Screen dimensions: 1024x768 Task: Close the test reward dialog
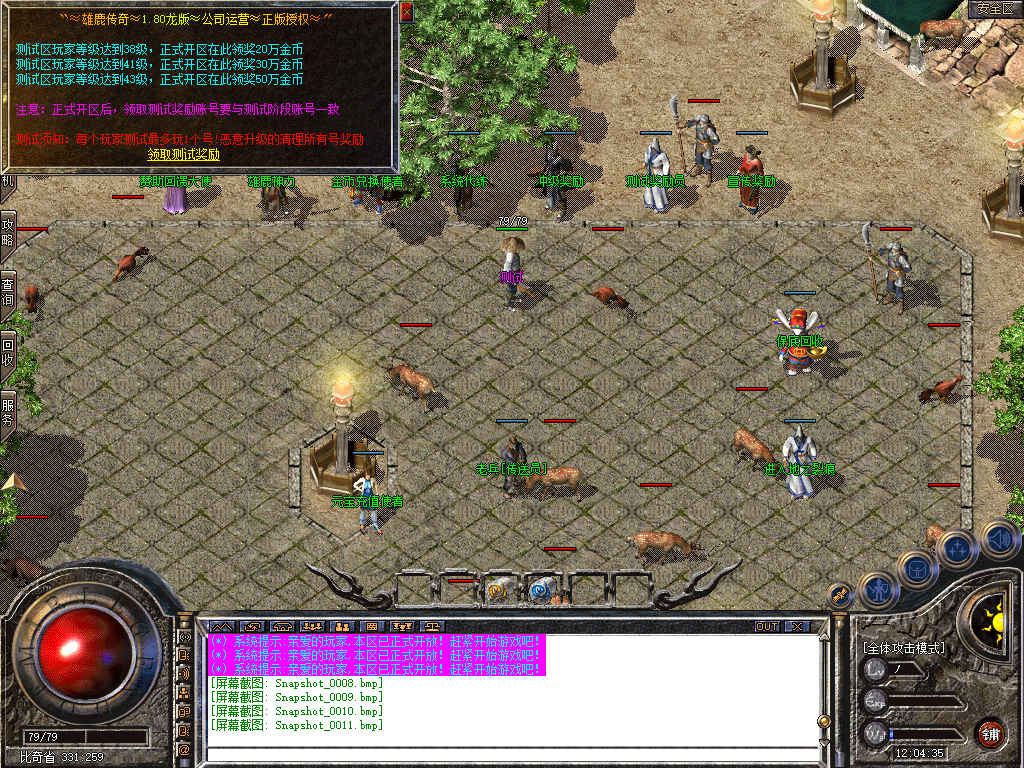pos(406,13)
